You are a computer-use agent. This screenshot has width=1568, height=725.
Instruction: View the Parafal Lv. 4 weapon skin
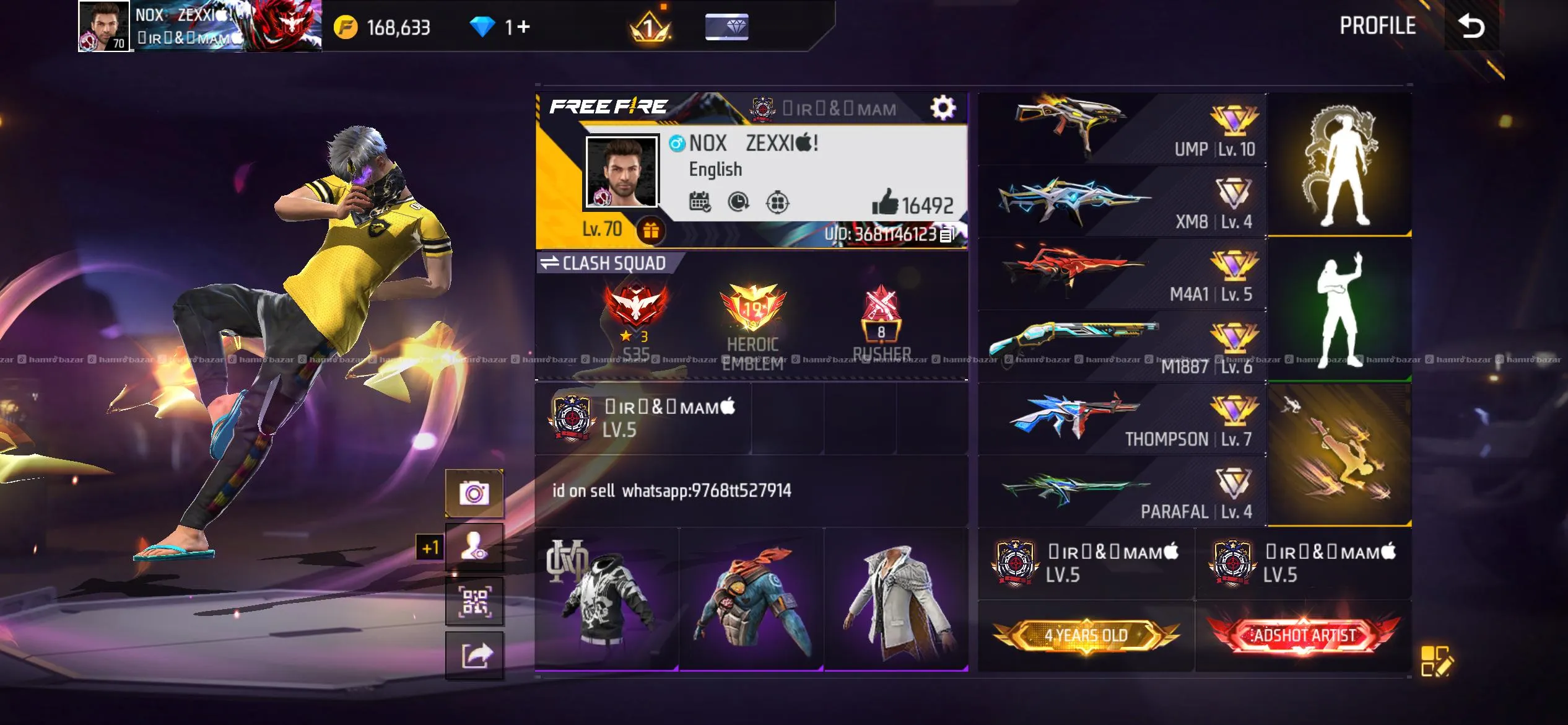click(x=1122, y=491)
